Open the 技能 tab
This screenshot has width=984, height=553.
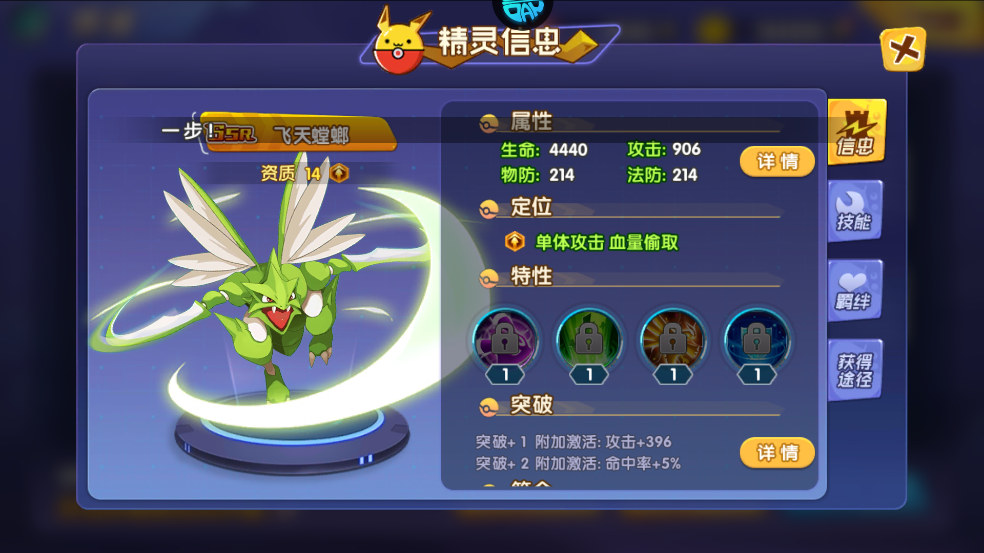coord(854,212)
